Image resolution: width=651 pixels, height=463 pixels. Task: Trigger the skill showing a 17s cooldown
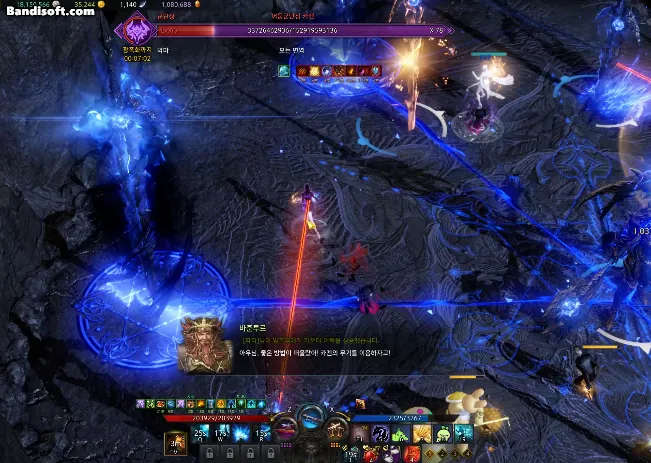click(x=222, y=433)
